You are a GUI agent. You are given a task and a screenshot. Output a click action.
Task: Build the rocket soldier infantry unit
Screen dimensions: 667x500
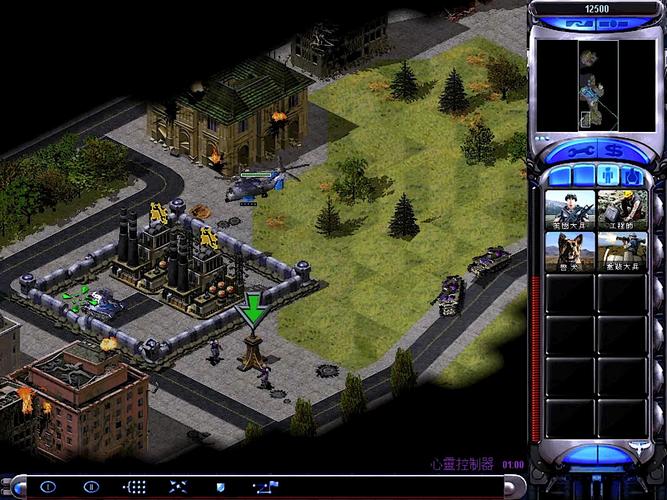623,252
